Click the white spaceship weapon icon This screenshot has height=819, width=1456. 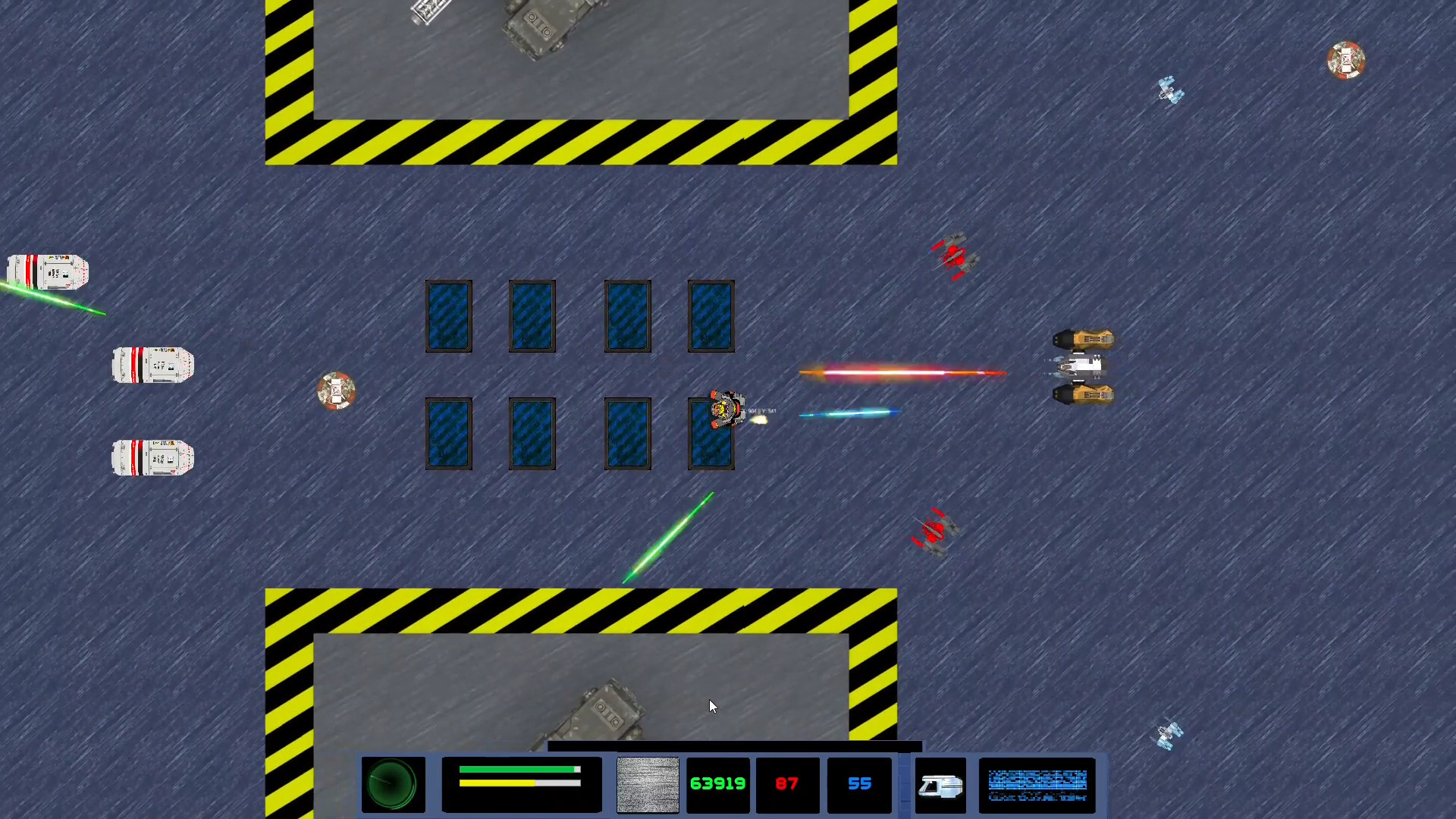[x=940, y=785]
